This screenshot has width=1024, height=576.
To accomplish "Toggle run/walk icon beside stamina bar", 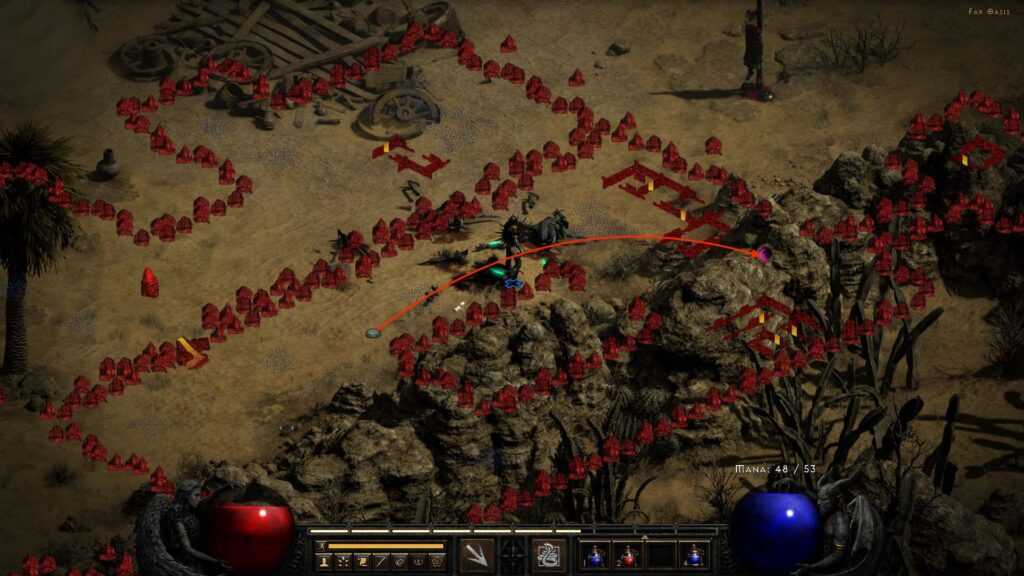I will (x=320, y=546).
